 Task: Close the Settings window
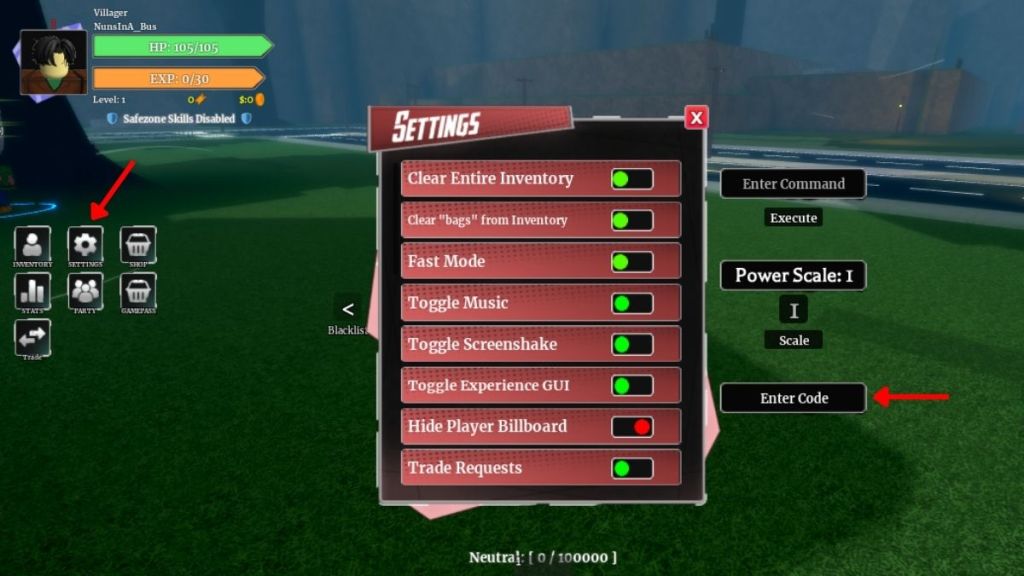pos(697,118)
